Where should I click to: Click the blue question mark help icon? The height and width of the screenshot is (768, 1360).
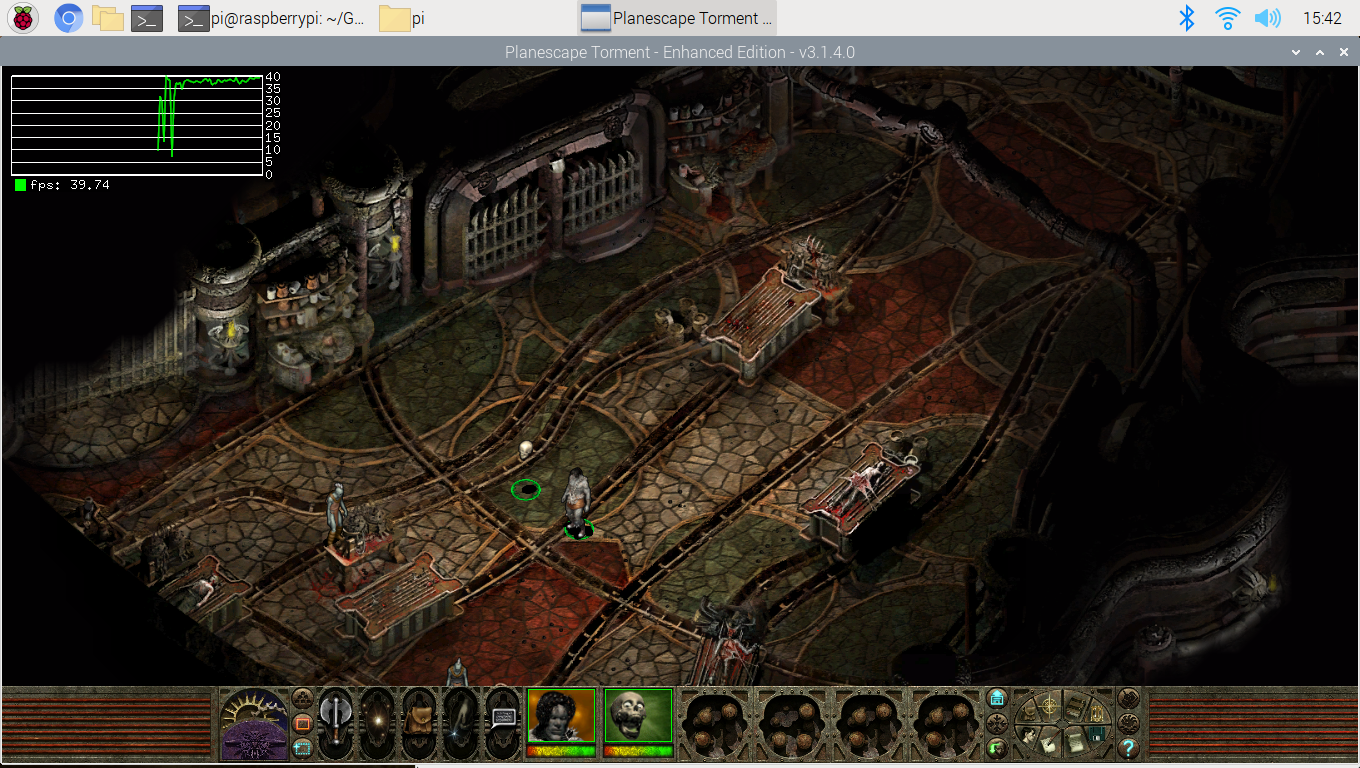click(1129, 748)
